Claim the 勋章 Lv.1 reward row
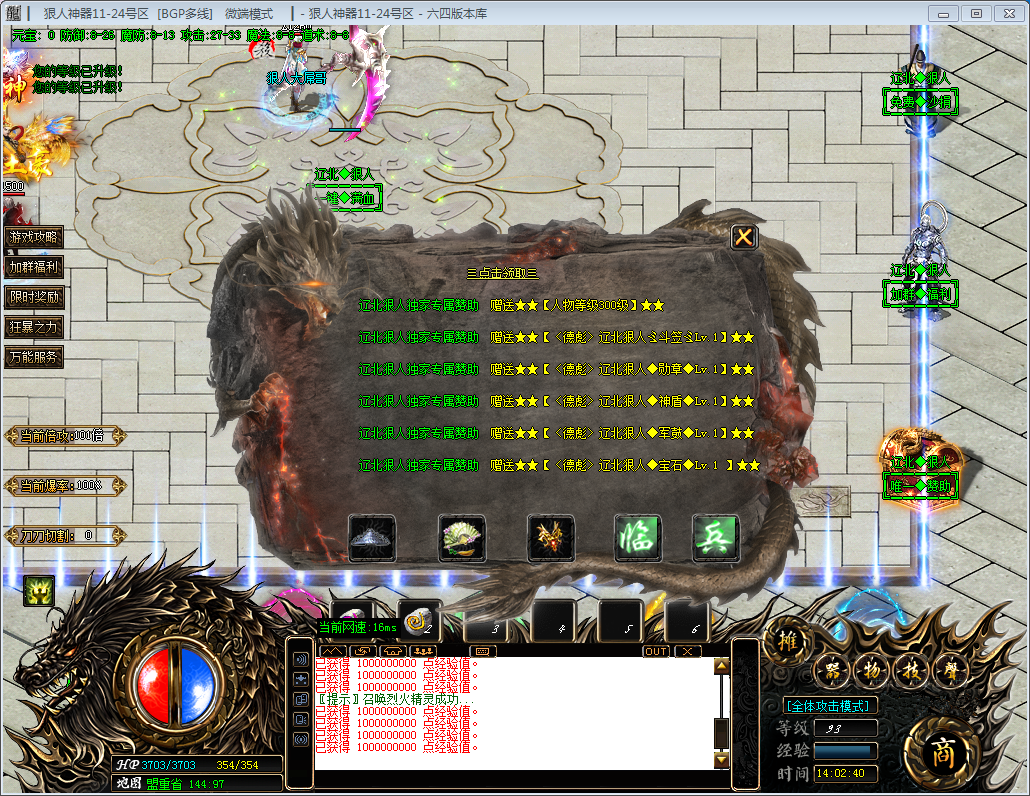The height and width of the screenshot is (796, 1030). pyautogui.click(x=556, y=369)
